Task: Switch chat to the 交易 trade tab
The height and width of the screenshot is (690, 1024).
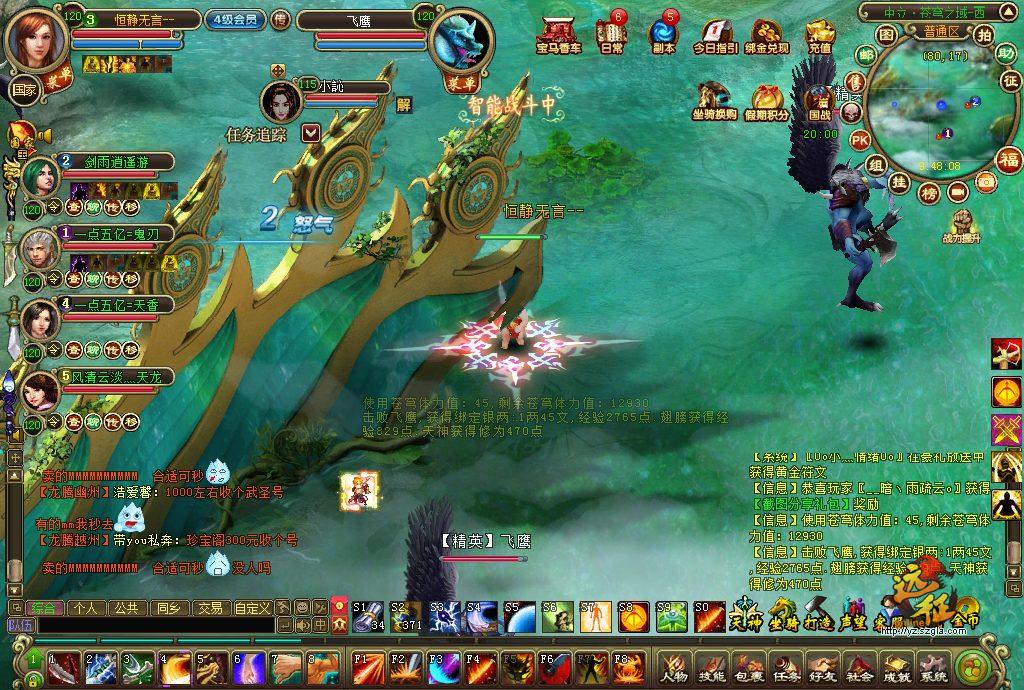Action: [x=208, y=607]
